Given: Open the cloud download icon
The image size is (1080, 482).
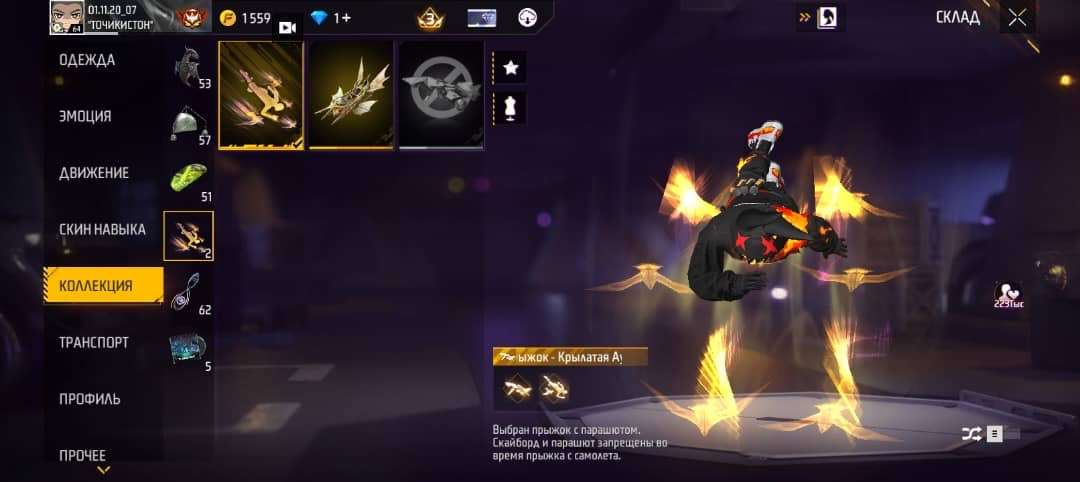Looking at the screenshot, I should (529, 18).
